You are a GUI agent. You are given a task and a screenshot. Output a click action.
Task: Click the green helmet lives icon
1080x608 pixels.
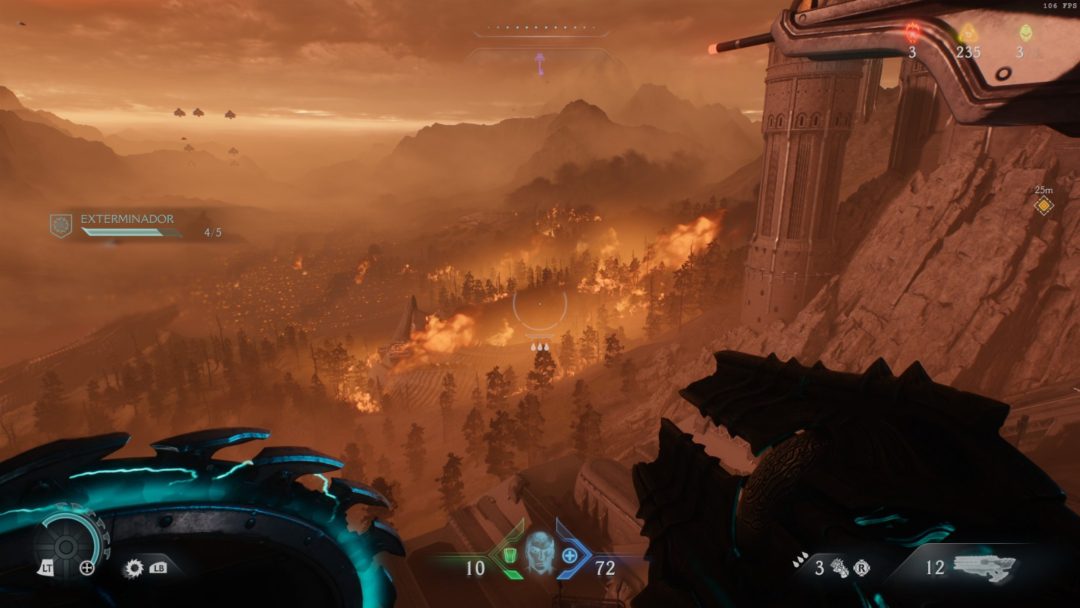[1025, 32]
